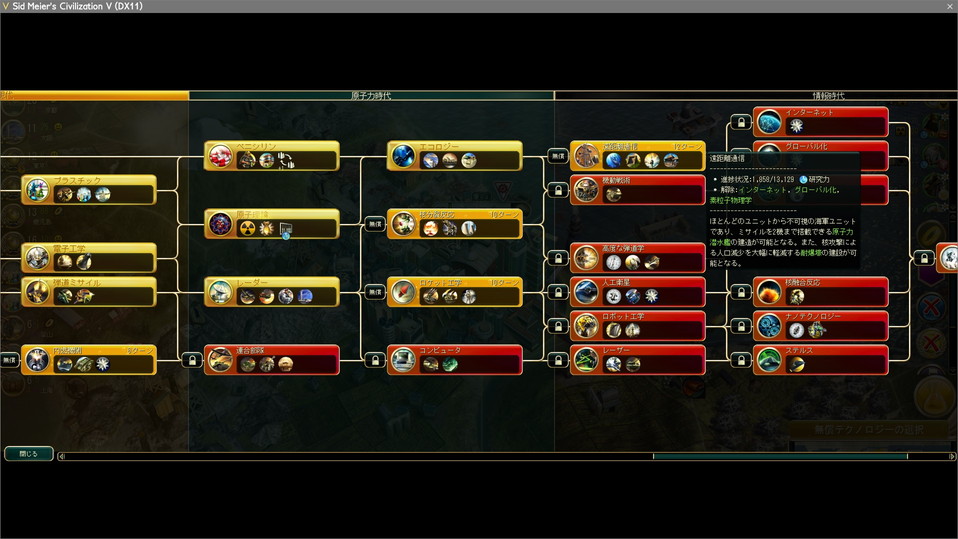Select the 高度な弾道学 technology

coord(638,257)
